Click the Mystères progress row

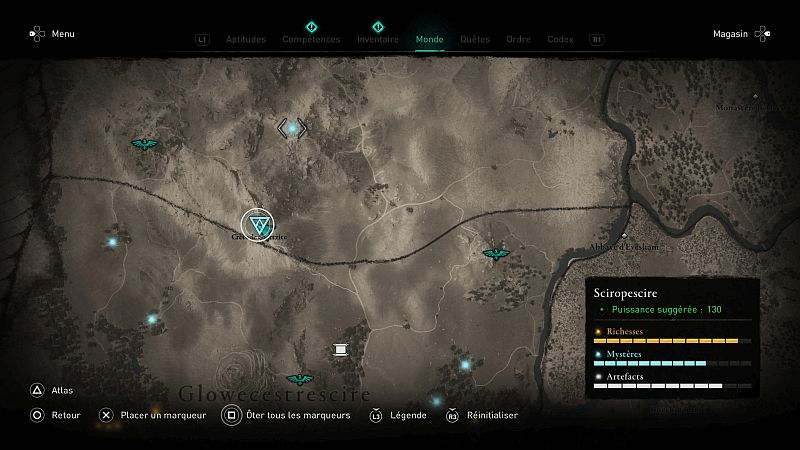pyautogui.click(x=672, y=358)
